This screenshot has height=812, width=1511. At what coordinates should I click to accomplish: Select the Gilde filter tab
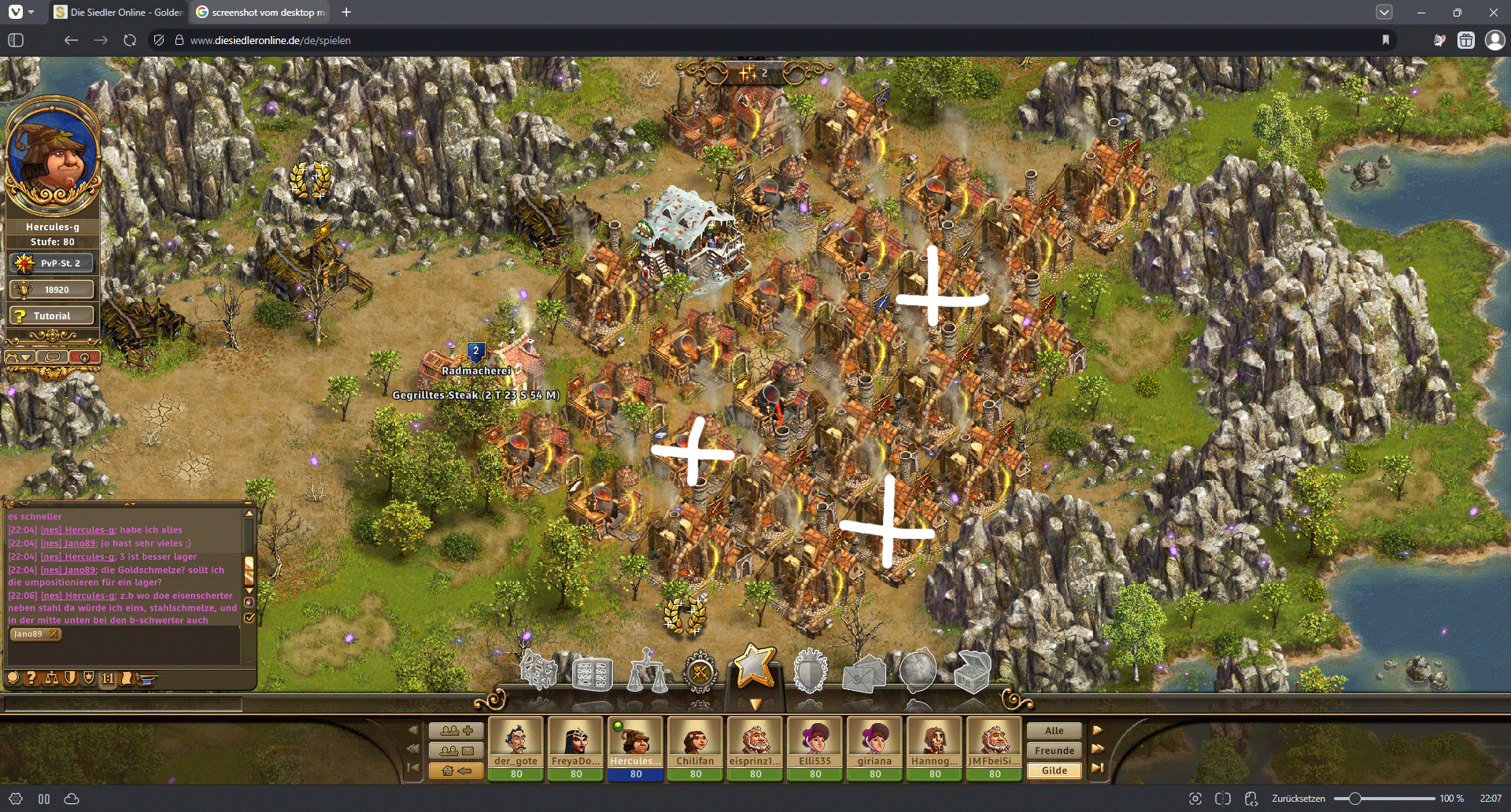tap(1054, 770)
